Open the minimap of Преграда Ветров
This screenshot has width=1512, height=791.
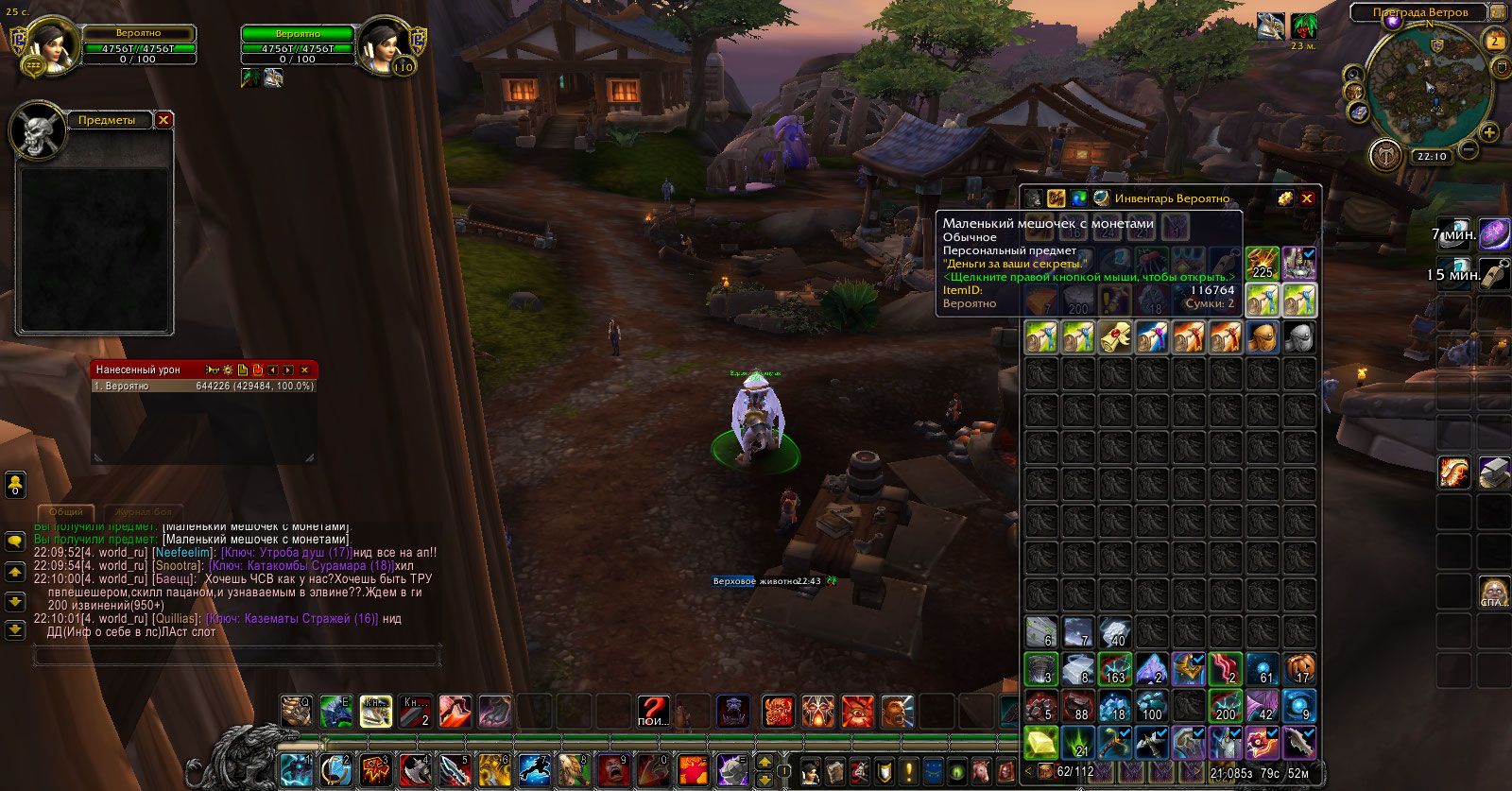(x=1429, y=90)
